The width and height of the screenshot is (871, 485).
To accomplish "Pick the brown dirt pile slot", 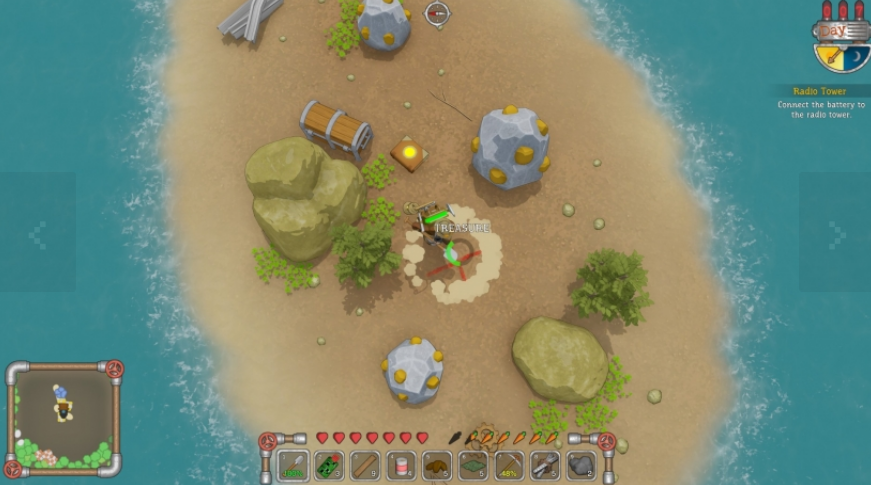I will coord(436,465).
